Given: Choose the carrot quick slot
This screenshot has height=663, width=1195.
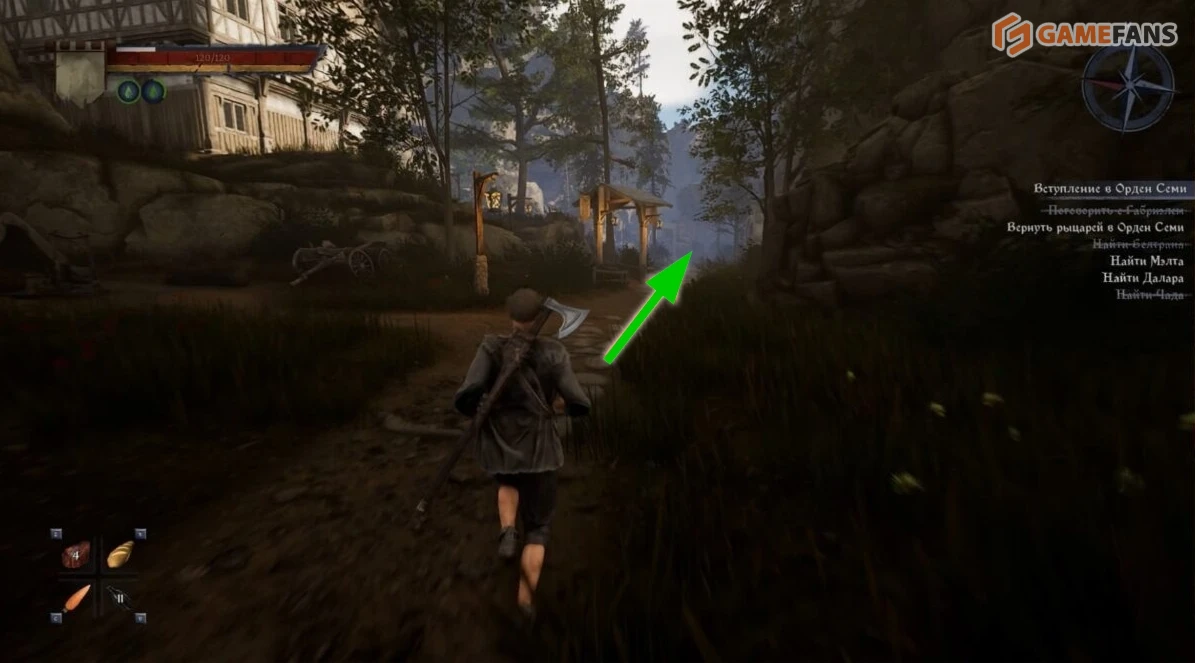Looking at the screenshot, I should pyautogui.click(x=76, y=598).
